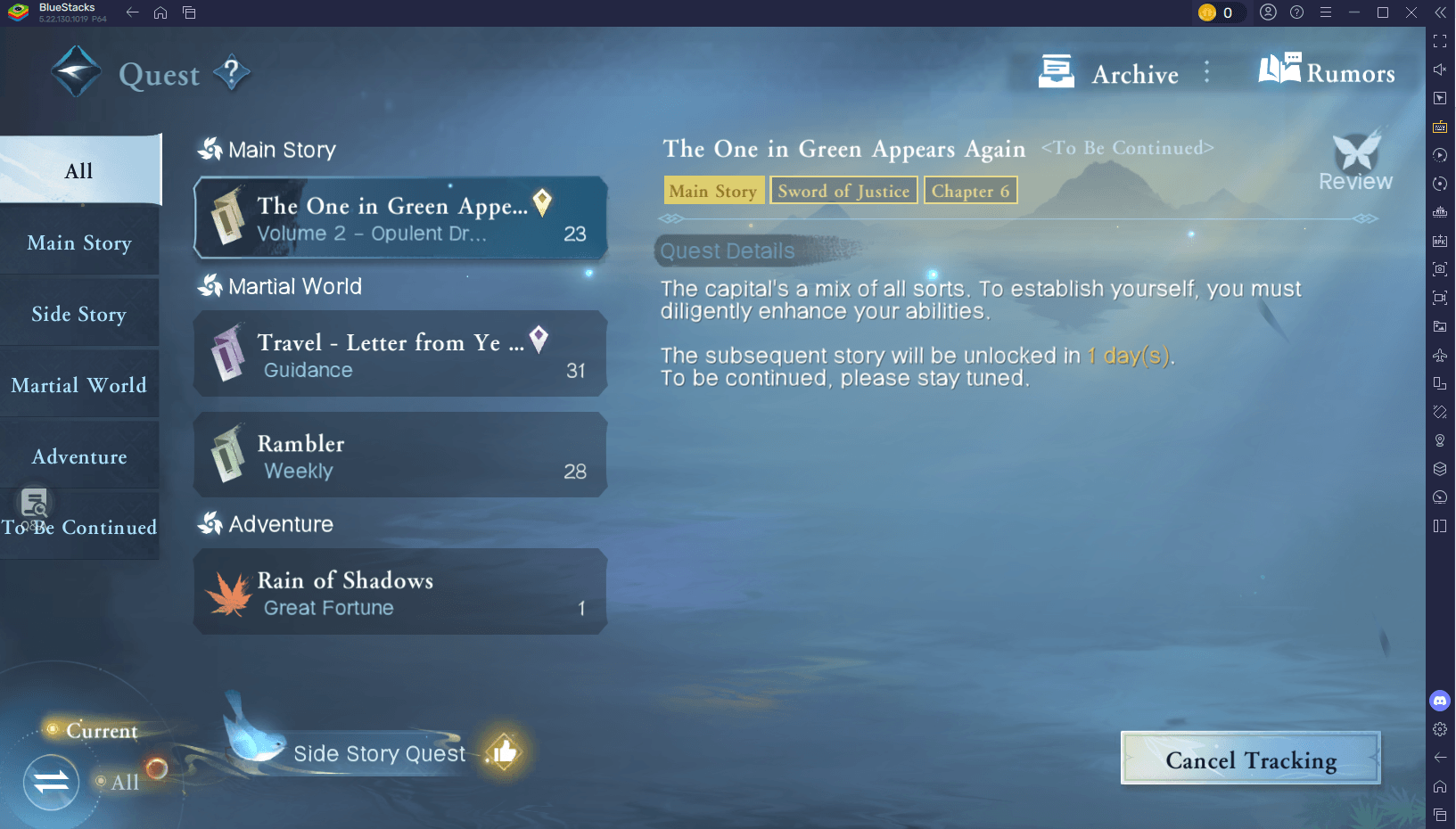The width and height of the screenshot is (1456, 829).
Task: Toggle the quest list swap button
Action: pos(51,783)
